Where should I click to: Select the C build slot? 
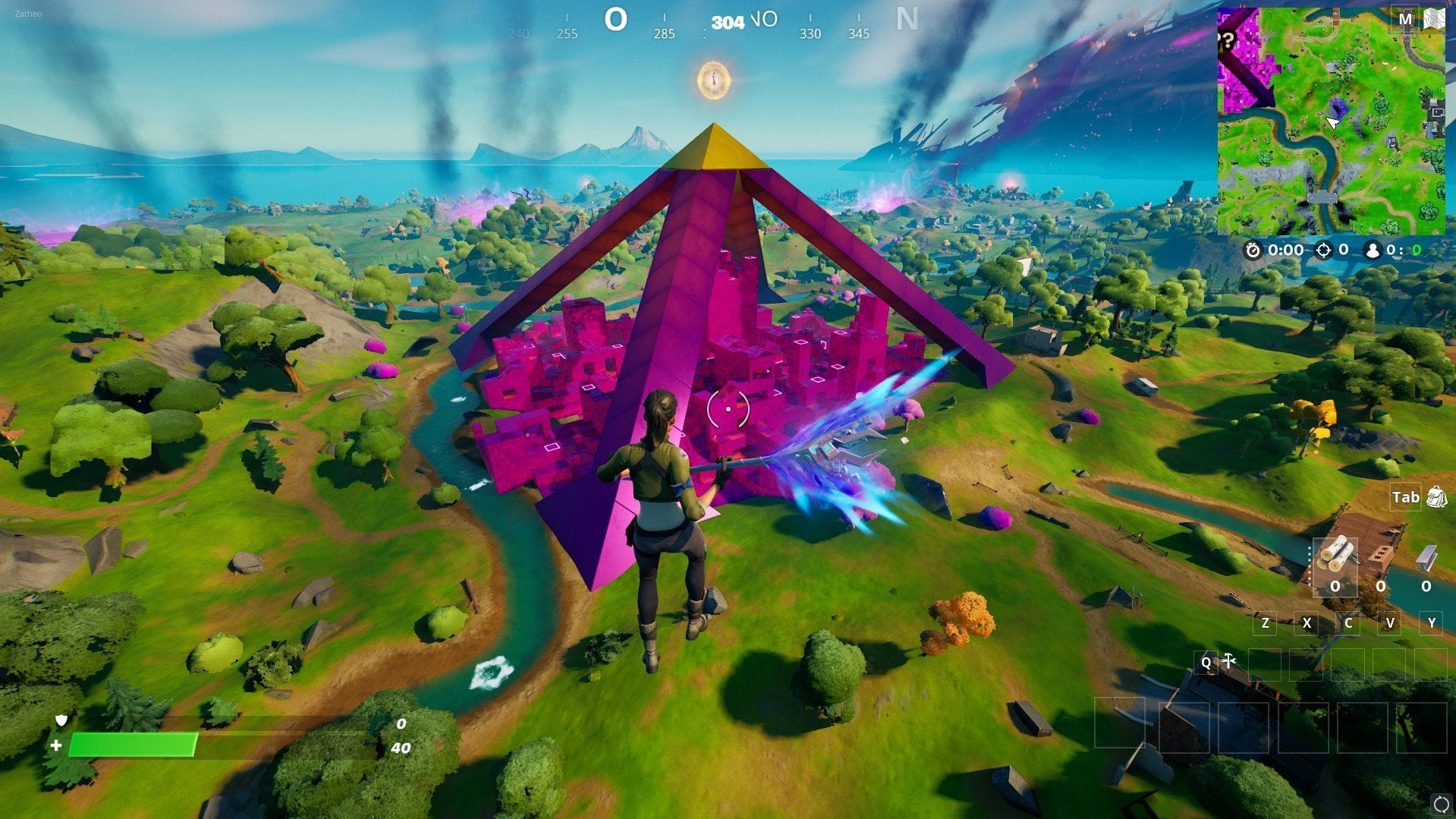pos(1349,624)
